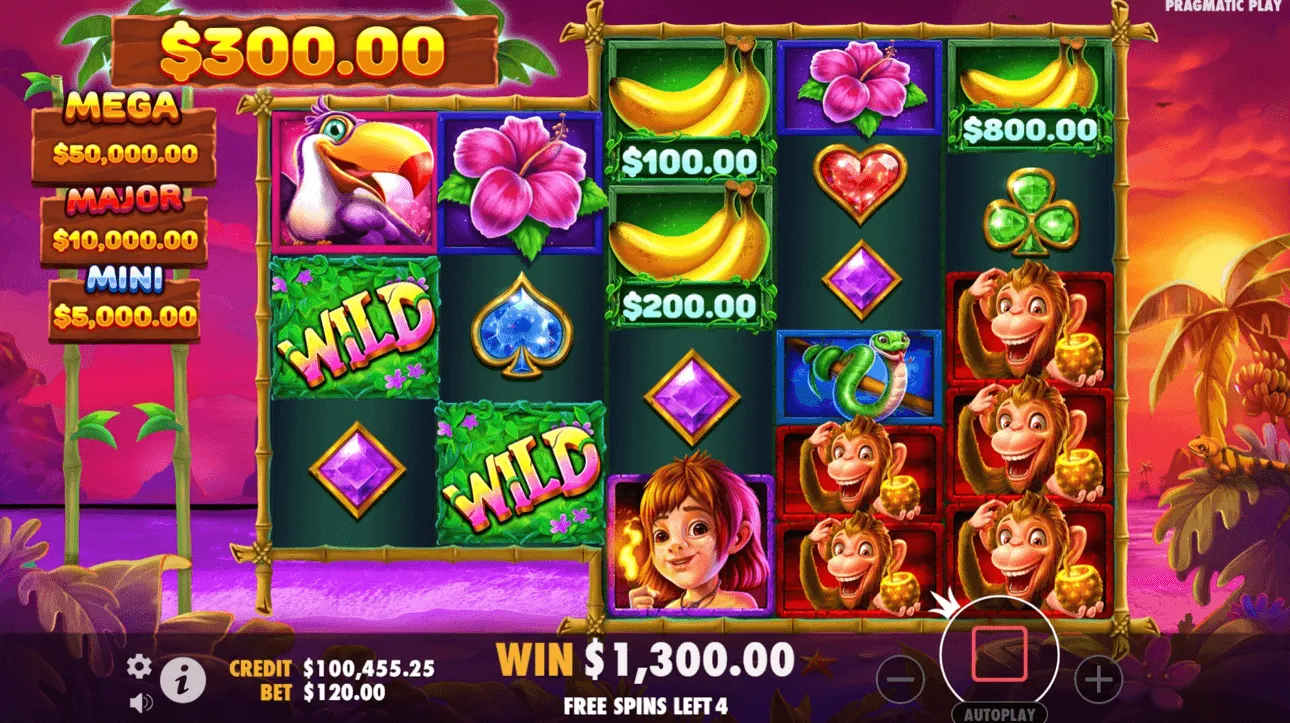
Task: Increase the bet amount
Action: tap(1098, 677)
